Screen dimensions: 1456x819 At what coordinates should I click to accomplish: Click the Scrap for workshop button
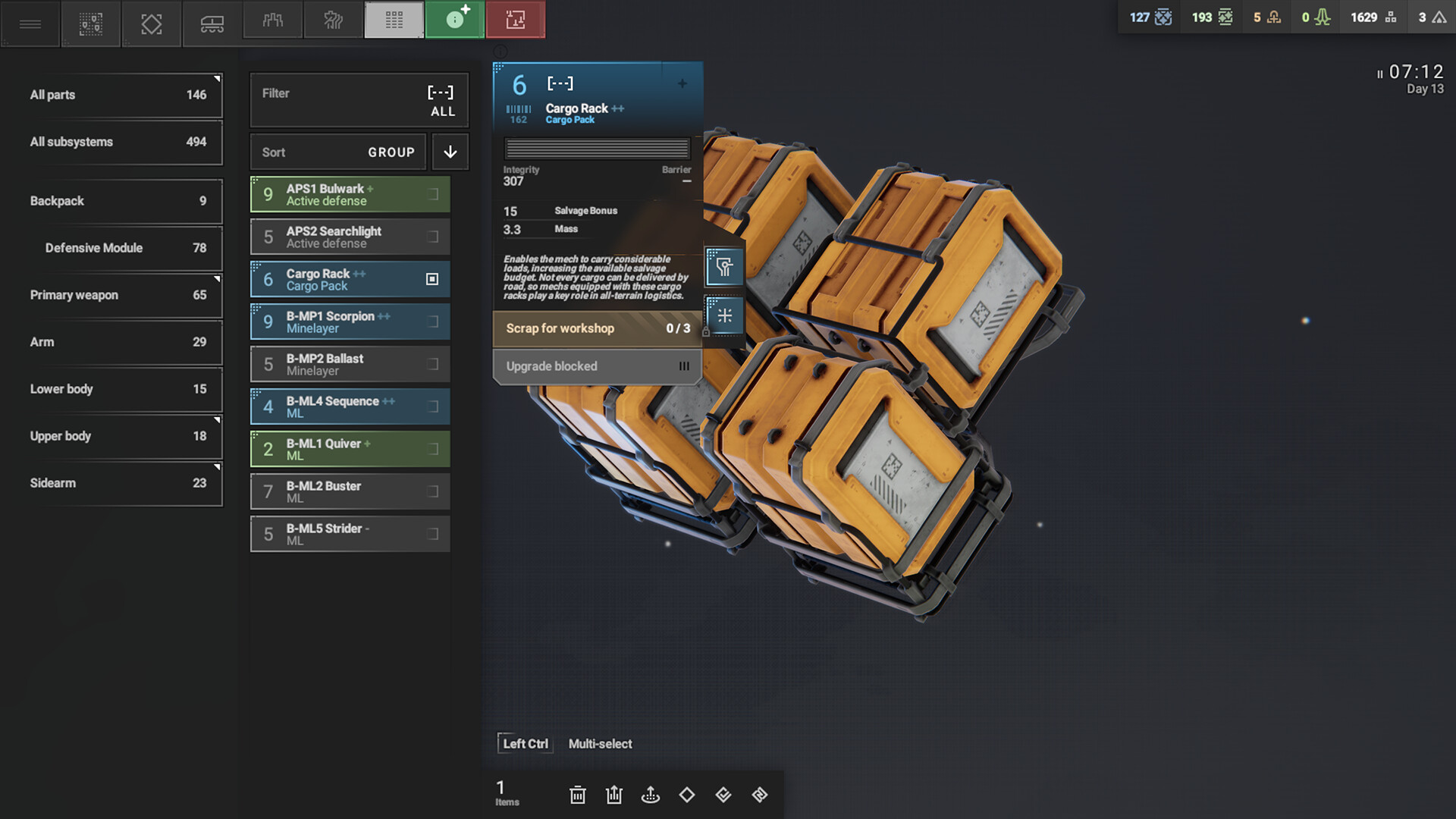click(x=597, y=328)
